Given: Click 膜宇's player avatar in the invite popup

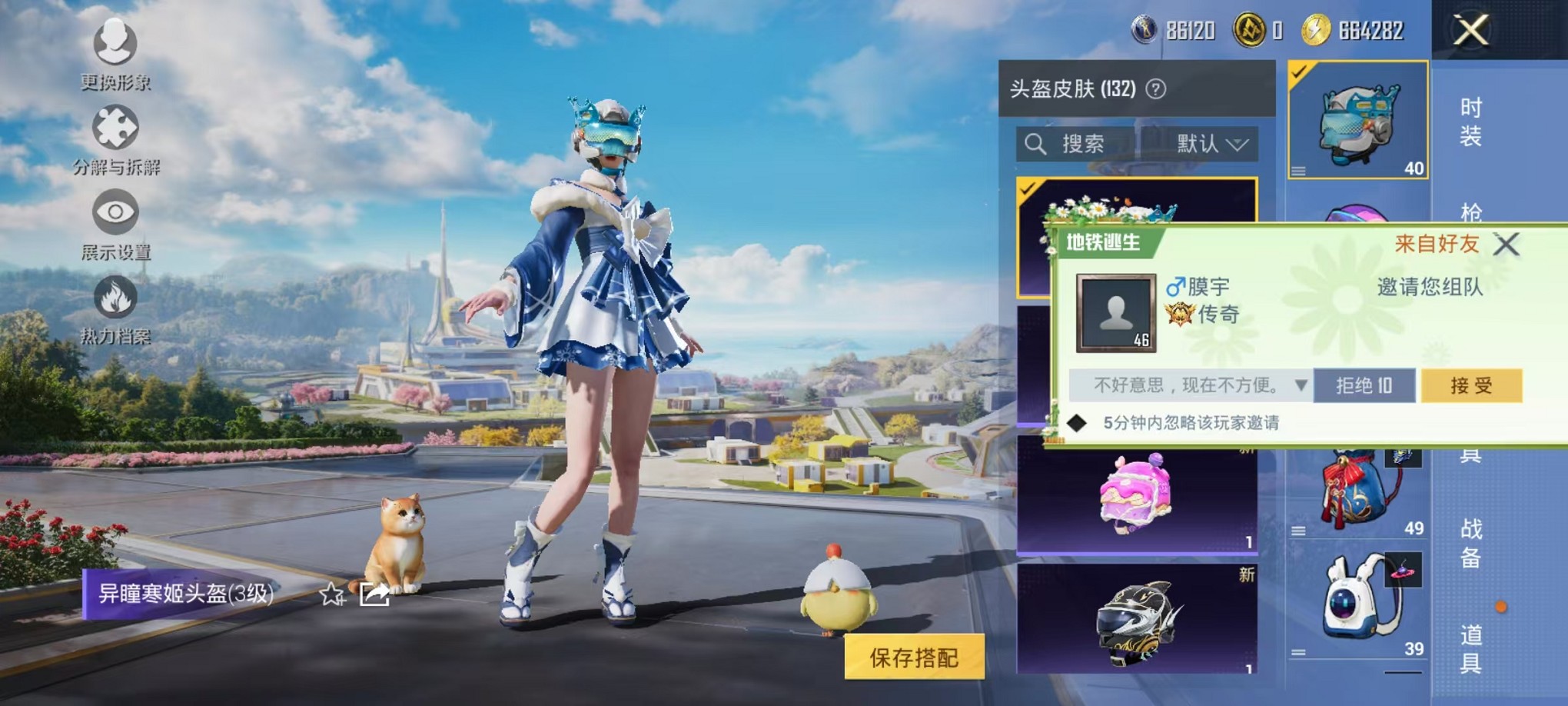Looking at the screenshot, I should tap(1116, 314).
